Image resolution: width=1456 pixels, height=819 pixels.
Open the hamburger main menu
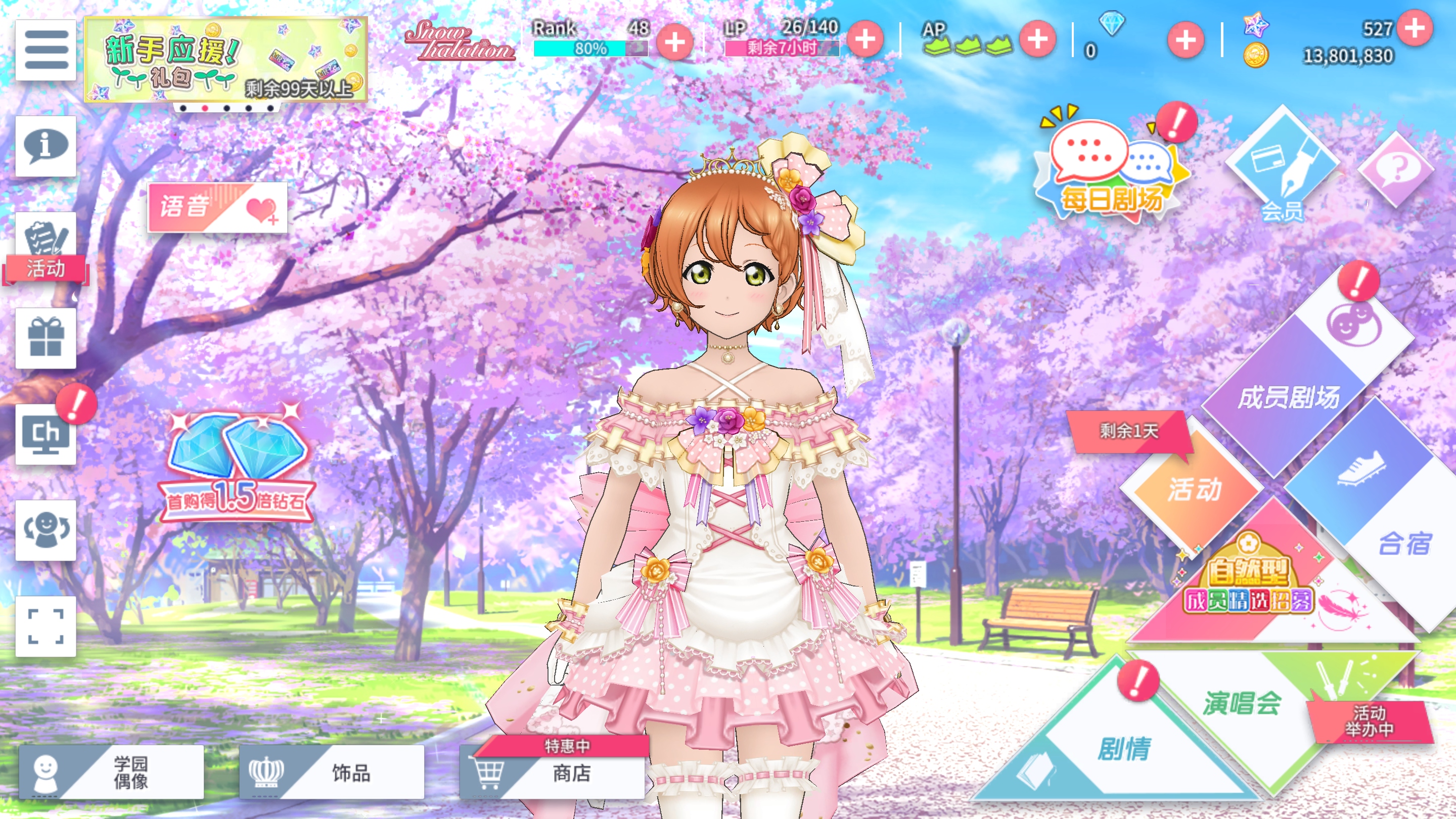point(46,50)
